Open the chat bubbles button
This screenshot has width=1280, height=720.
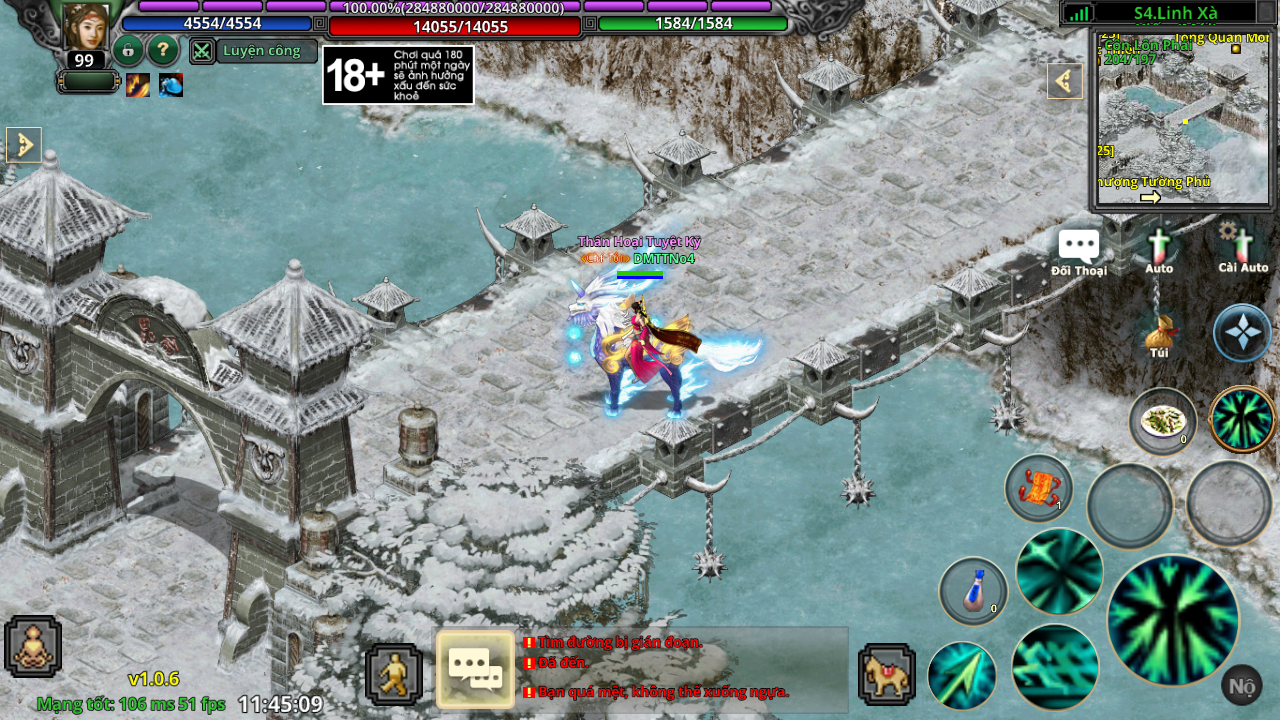click(475, 668)
